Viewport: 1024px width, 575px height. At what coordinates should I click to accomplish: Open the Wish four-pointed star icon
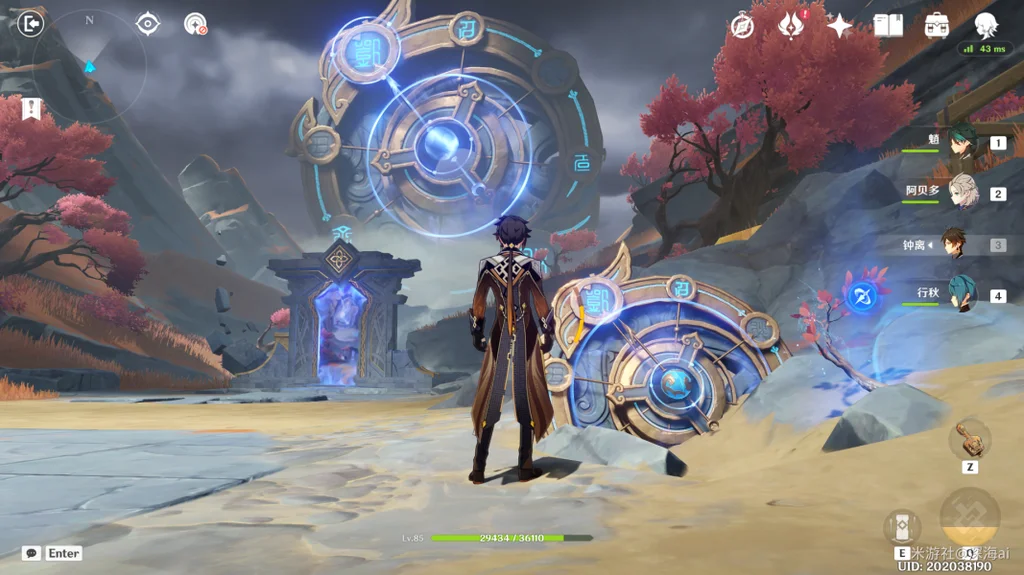click(x=839, y=26)
